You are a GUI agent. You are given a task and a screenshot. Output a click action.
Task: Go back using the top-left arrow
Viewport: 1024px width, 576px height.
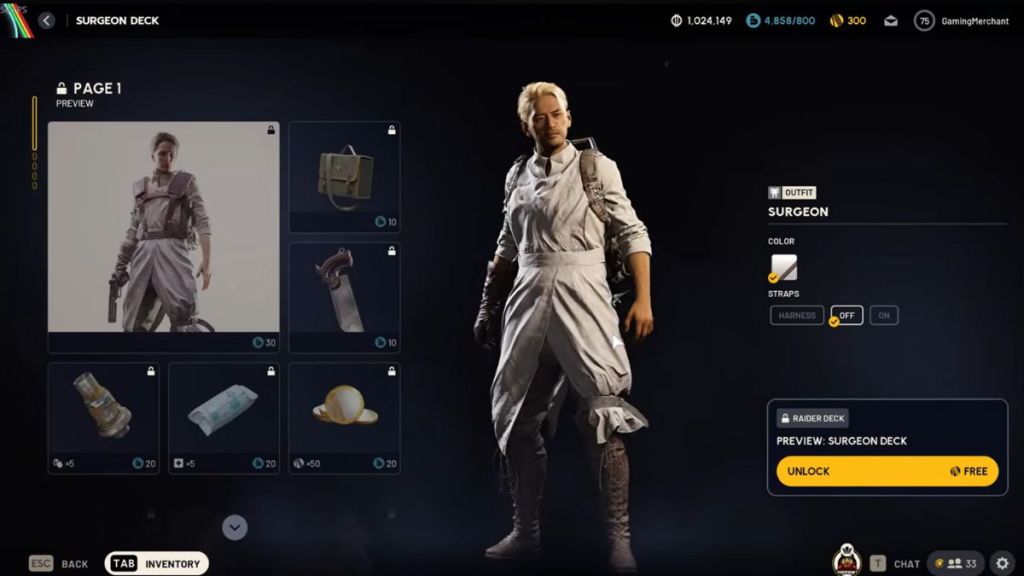coord(46,20)
